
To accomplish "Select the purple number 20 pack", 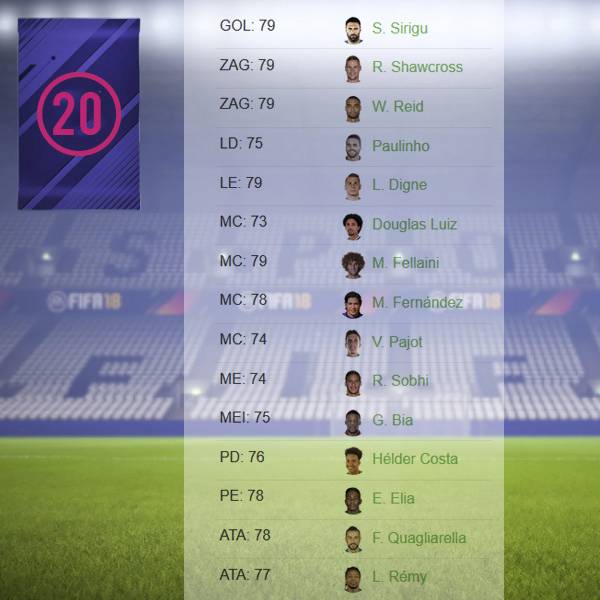I will click(x=79, y=114).
